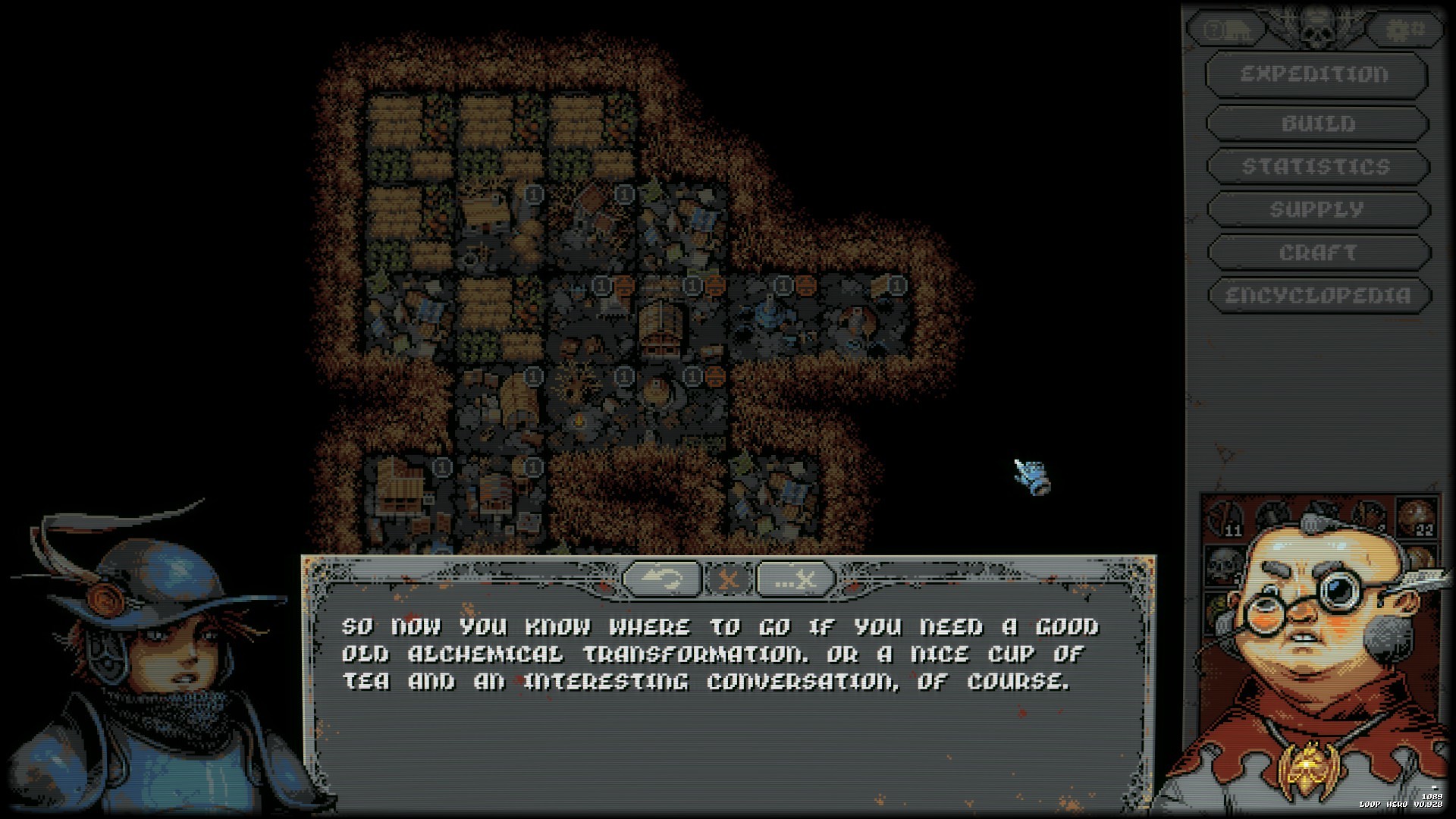
Task: Open the Supply screen
Action: click(1316, 209)
